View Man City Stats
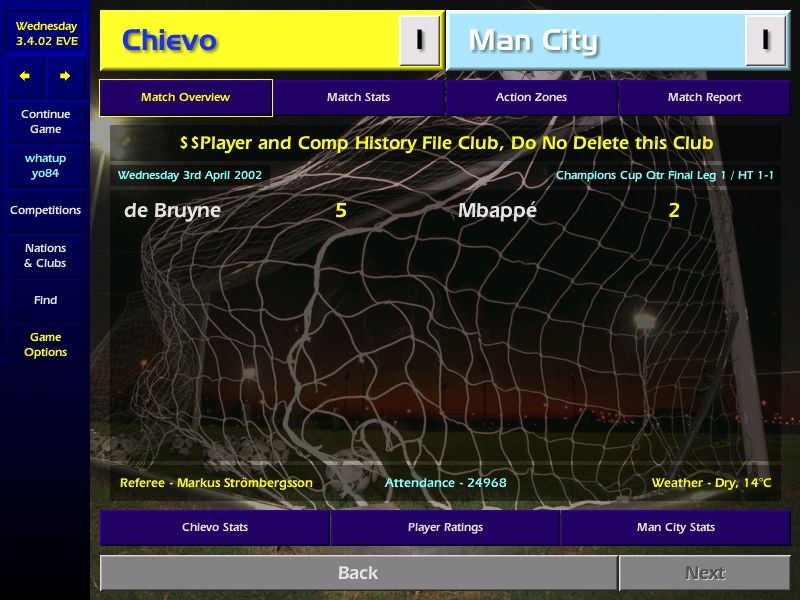 point(675,527)
